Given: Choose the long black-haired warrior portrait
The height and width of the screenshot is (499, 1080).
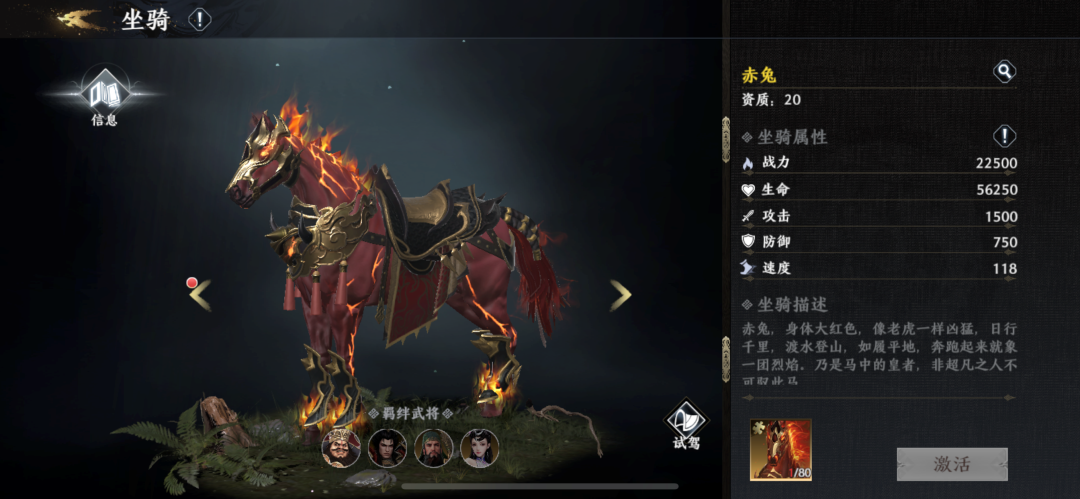Looking at the screenshot, I should click(387, 448).
